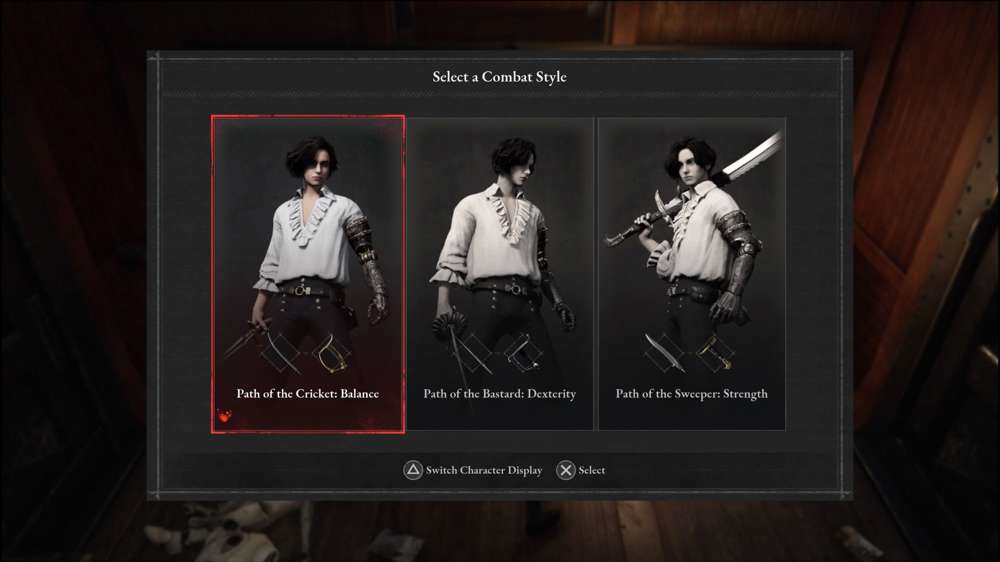Choose Path of the Bastard: Dexterity card
Image resolution: width=1000 pixels, height=562 pixels.
(500, 274)
